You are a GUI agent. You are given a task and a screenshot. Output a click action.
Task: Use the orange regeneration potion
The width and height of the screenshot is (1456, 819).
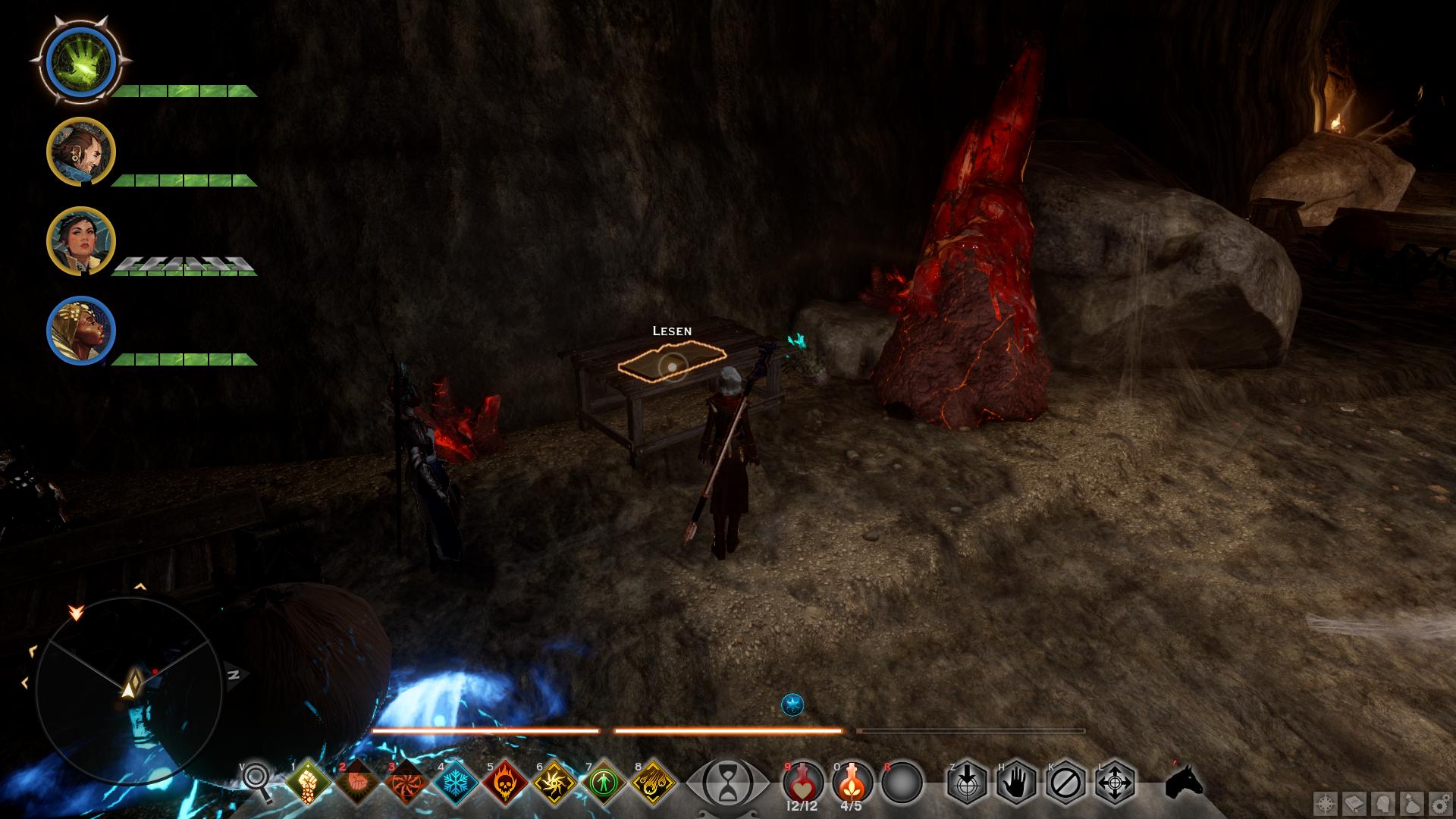[x=852, y=780]
